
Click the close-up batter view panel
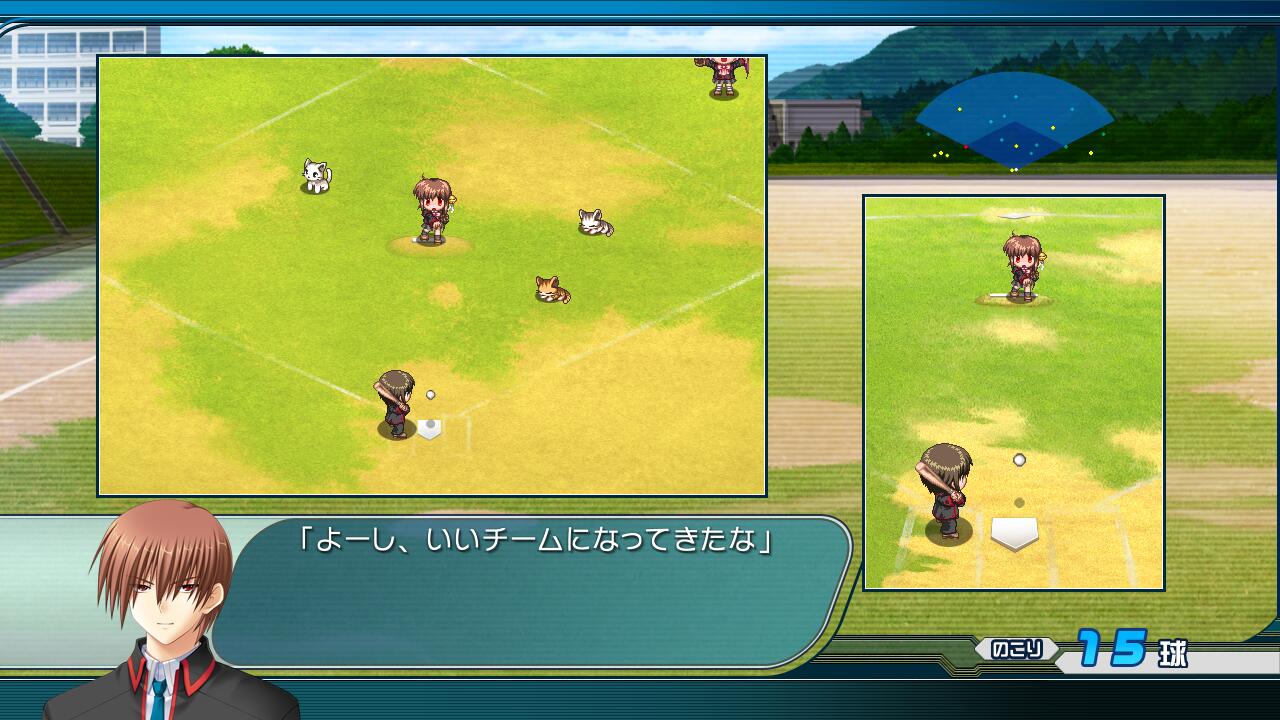coord(1013,392)
